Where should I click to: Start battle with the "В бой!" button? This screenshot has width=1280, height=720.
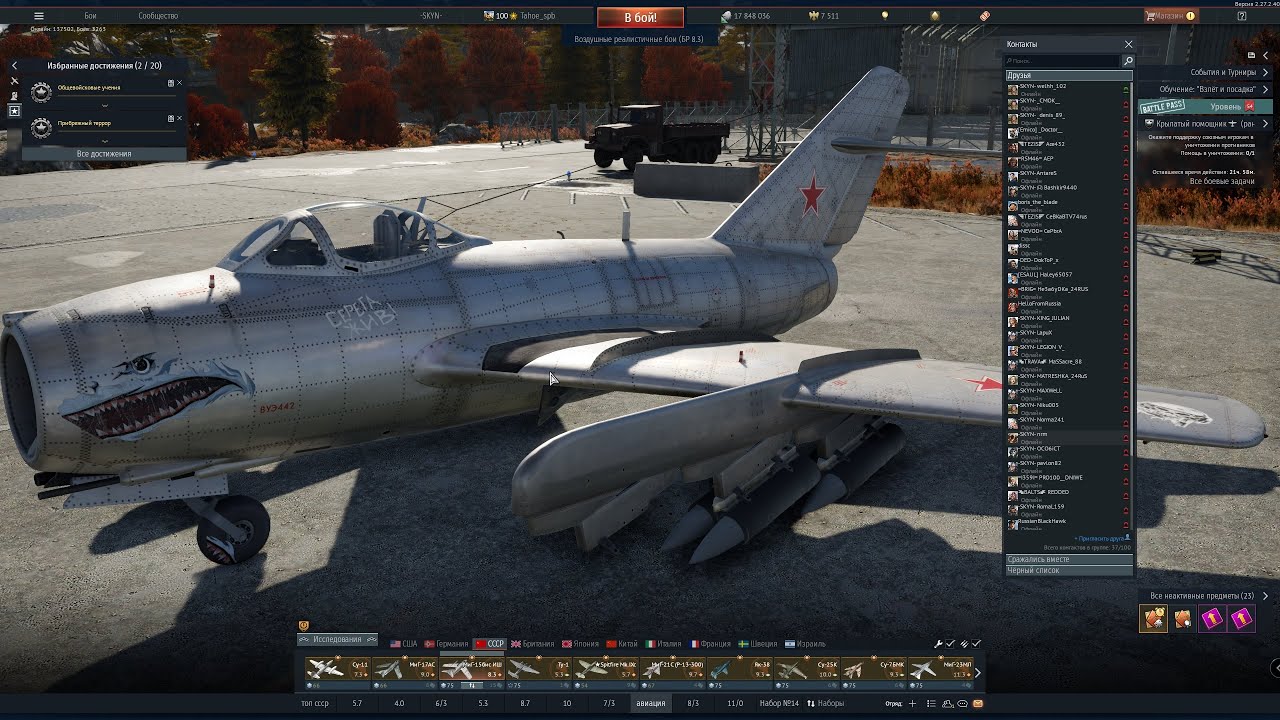coord(640,18)
